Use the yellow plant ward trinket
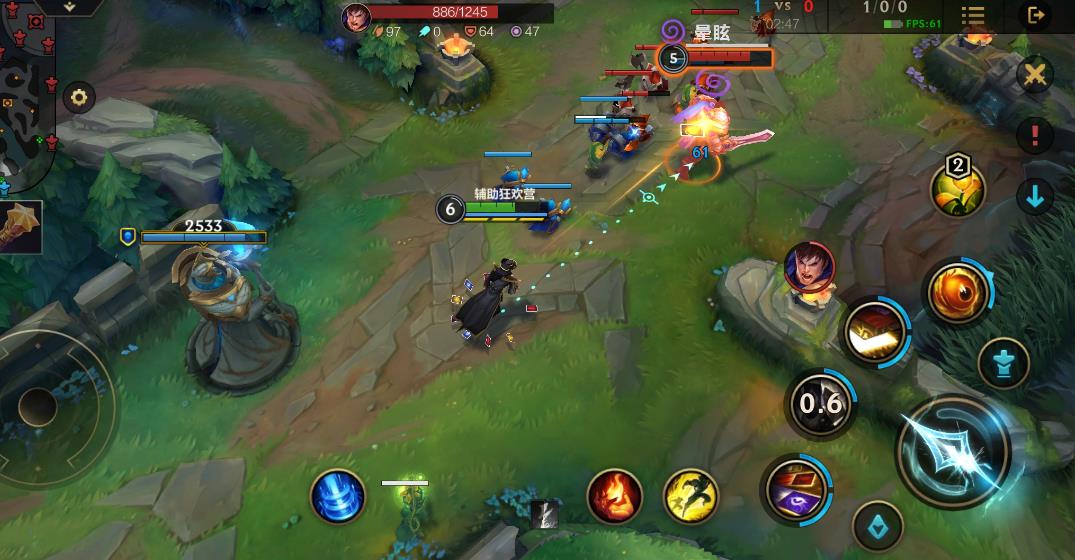The image size is (1075, 560). click(x=958, y=188)
